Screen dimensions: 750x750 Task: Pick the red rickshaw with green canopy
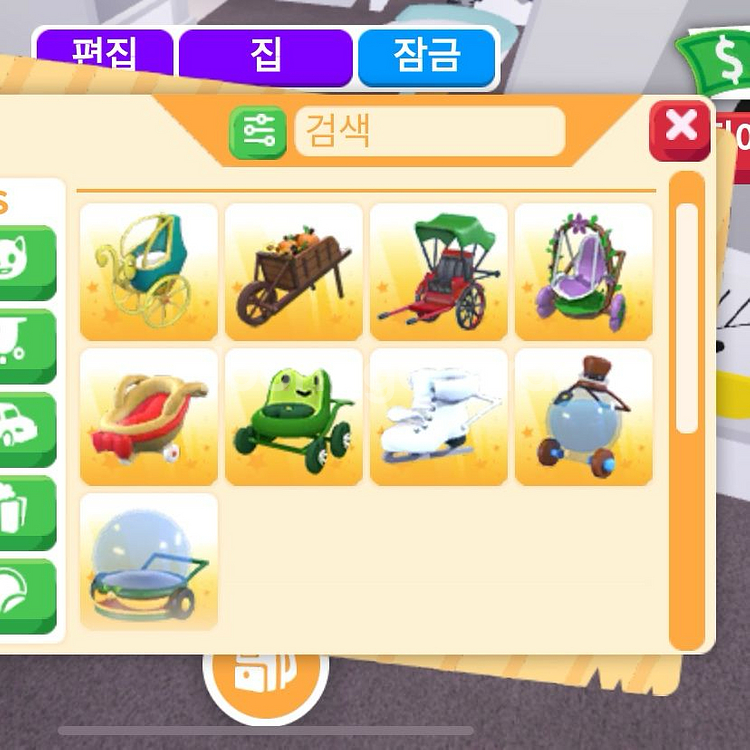pyautogui.click(x=439, y=272)
